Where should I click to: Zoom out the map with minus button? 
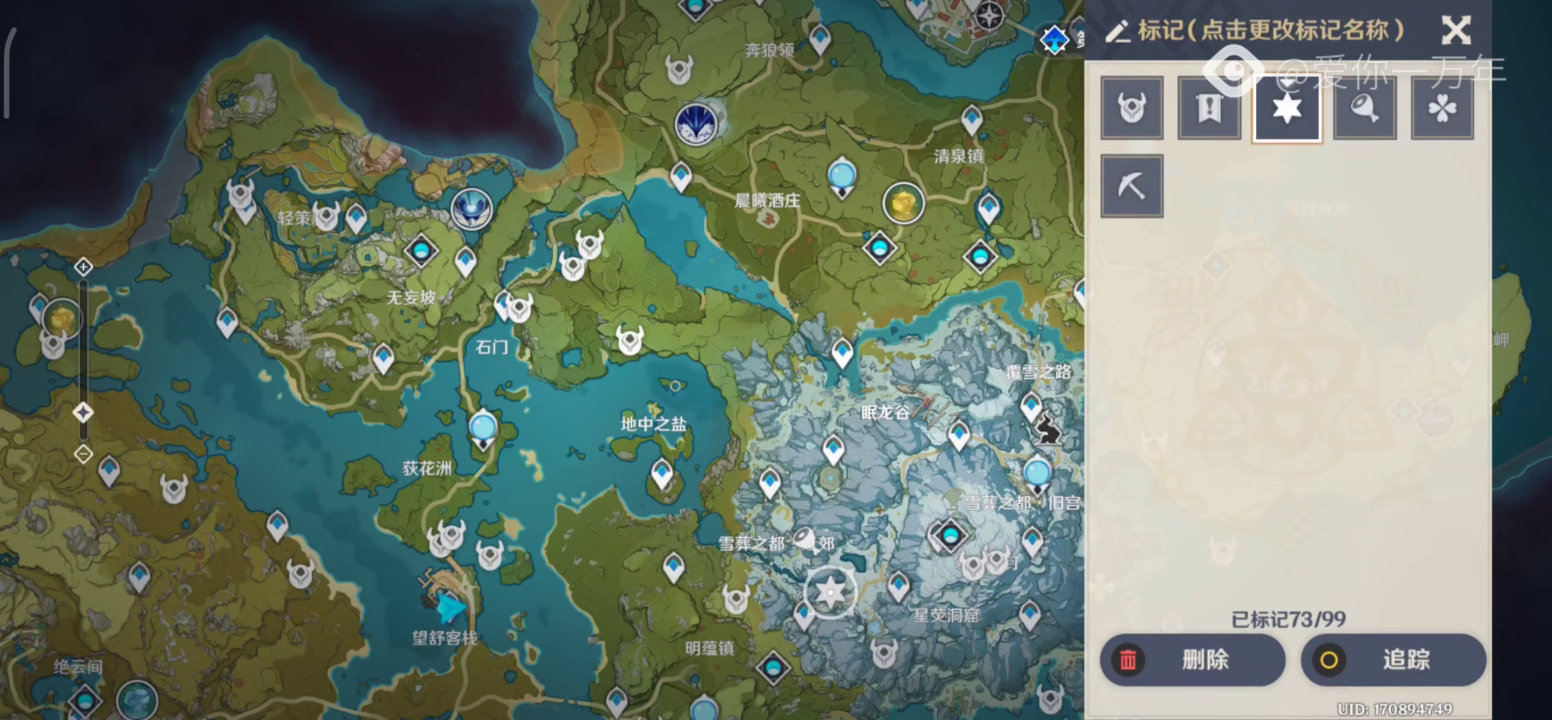tap(84, 454)
